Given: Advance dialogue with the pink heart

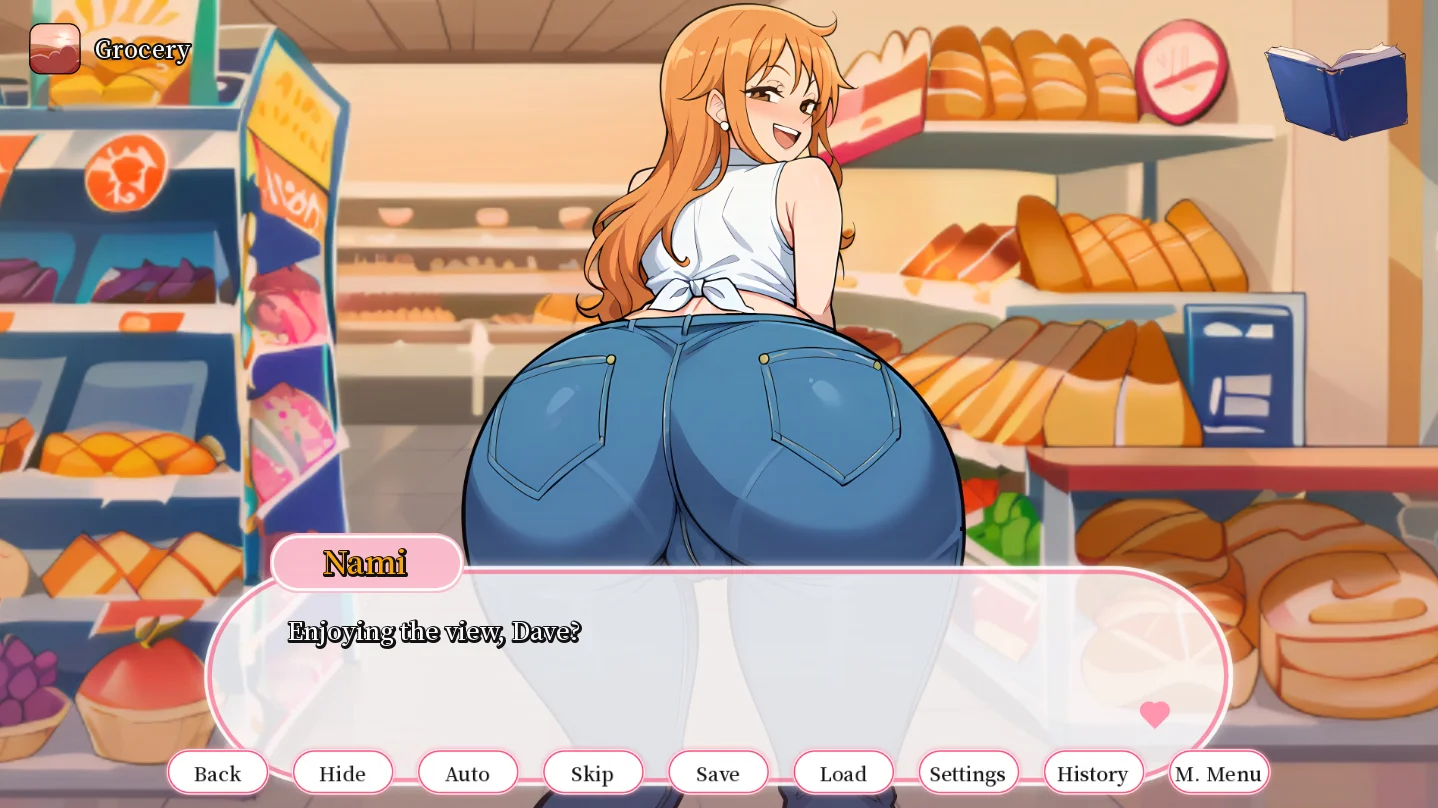Looking at the screenshot, I should (1155, 714).
